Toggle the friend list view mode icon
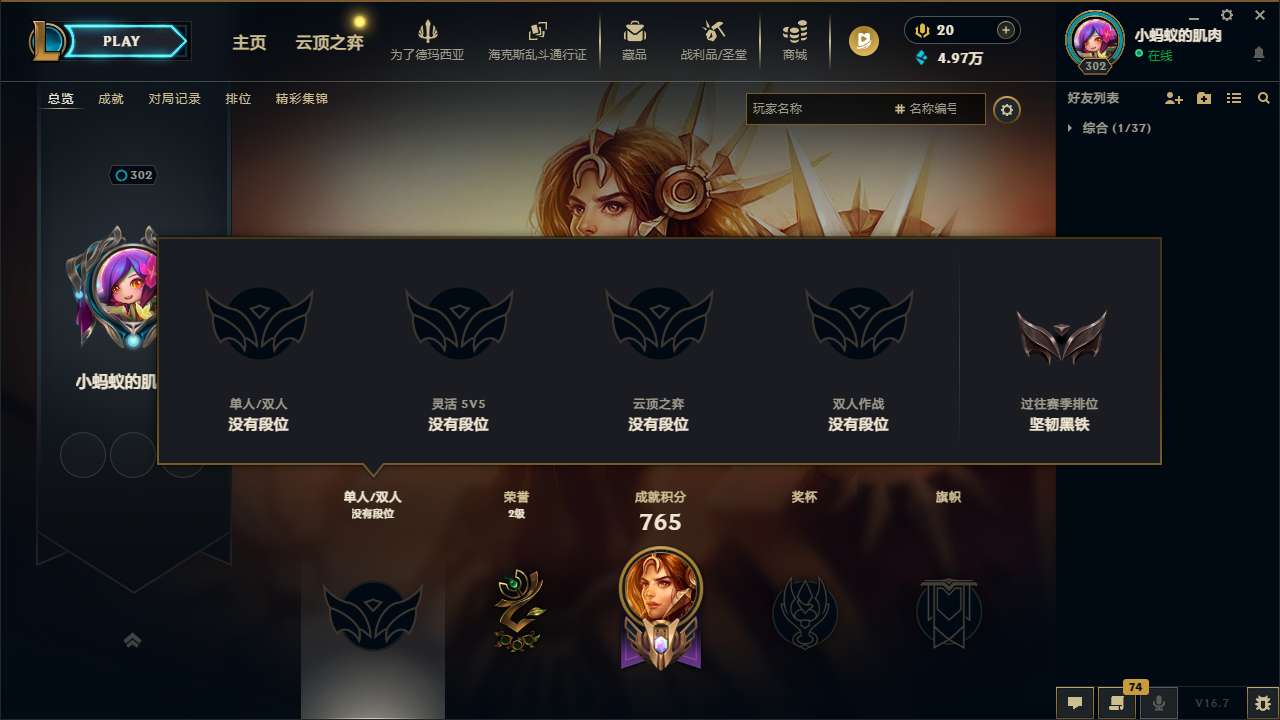 point(1233,97)
